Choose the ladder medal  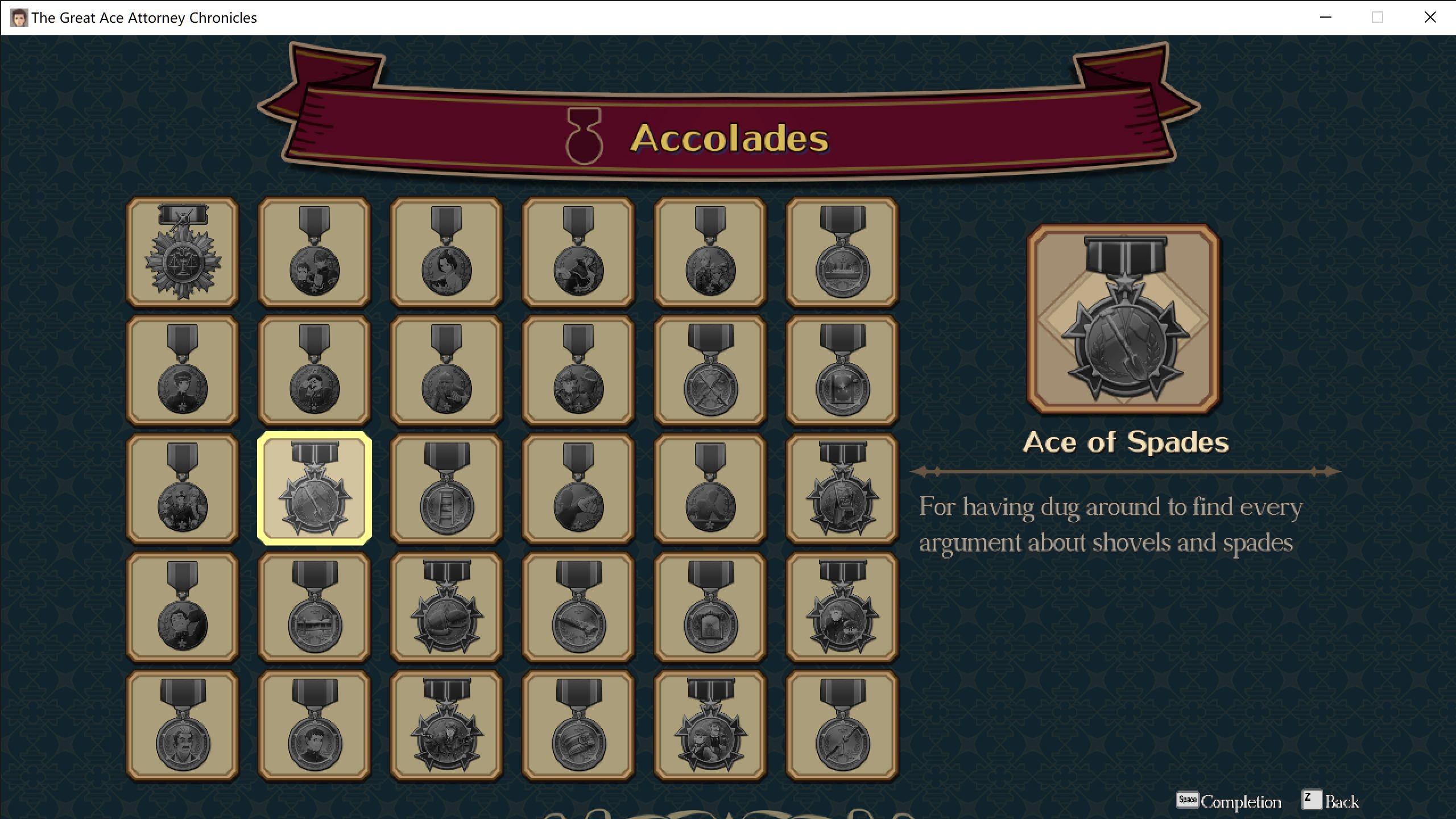446,489
